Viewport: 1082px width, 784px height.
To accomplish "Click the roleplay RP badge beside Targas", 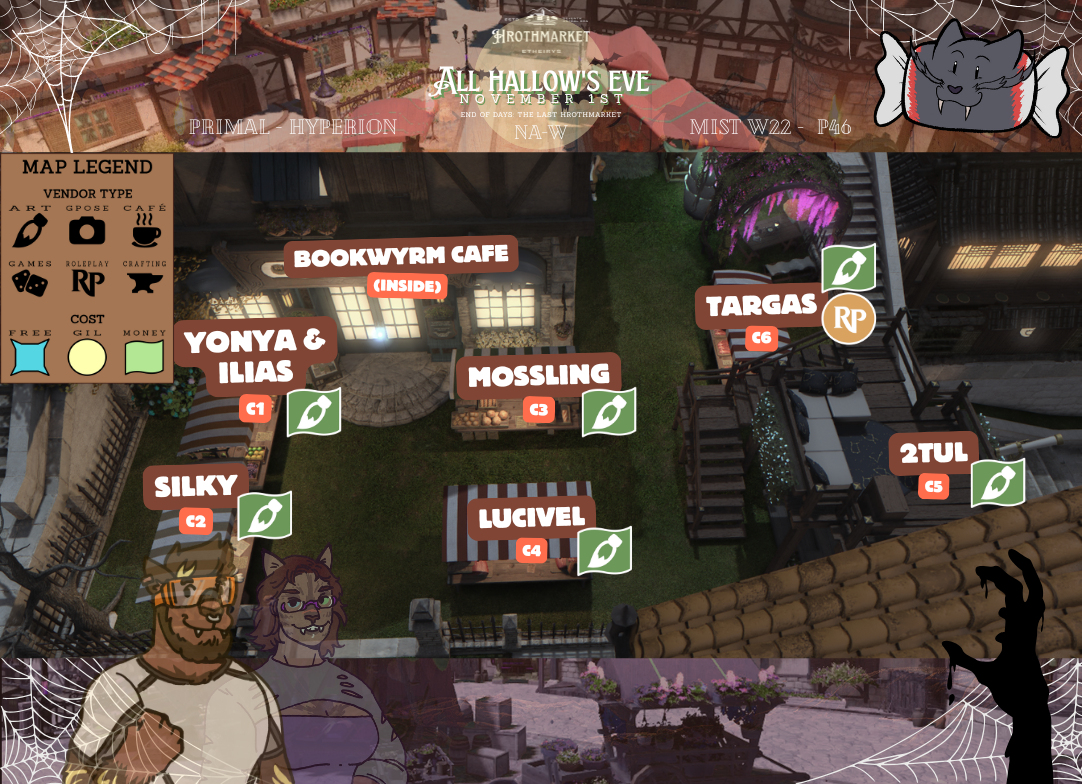I will 848,320.
